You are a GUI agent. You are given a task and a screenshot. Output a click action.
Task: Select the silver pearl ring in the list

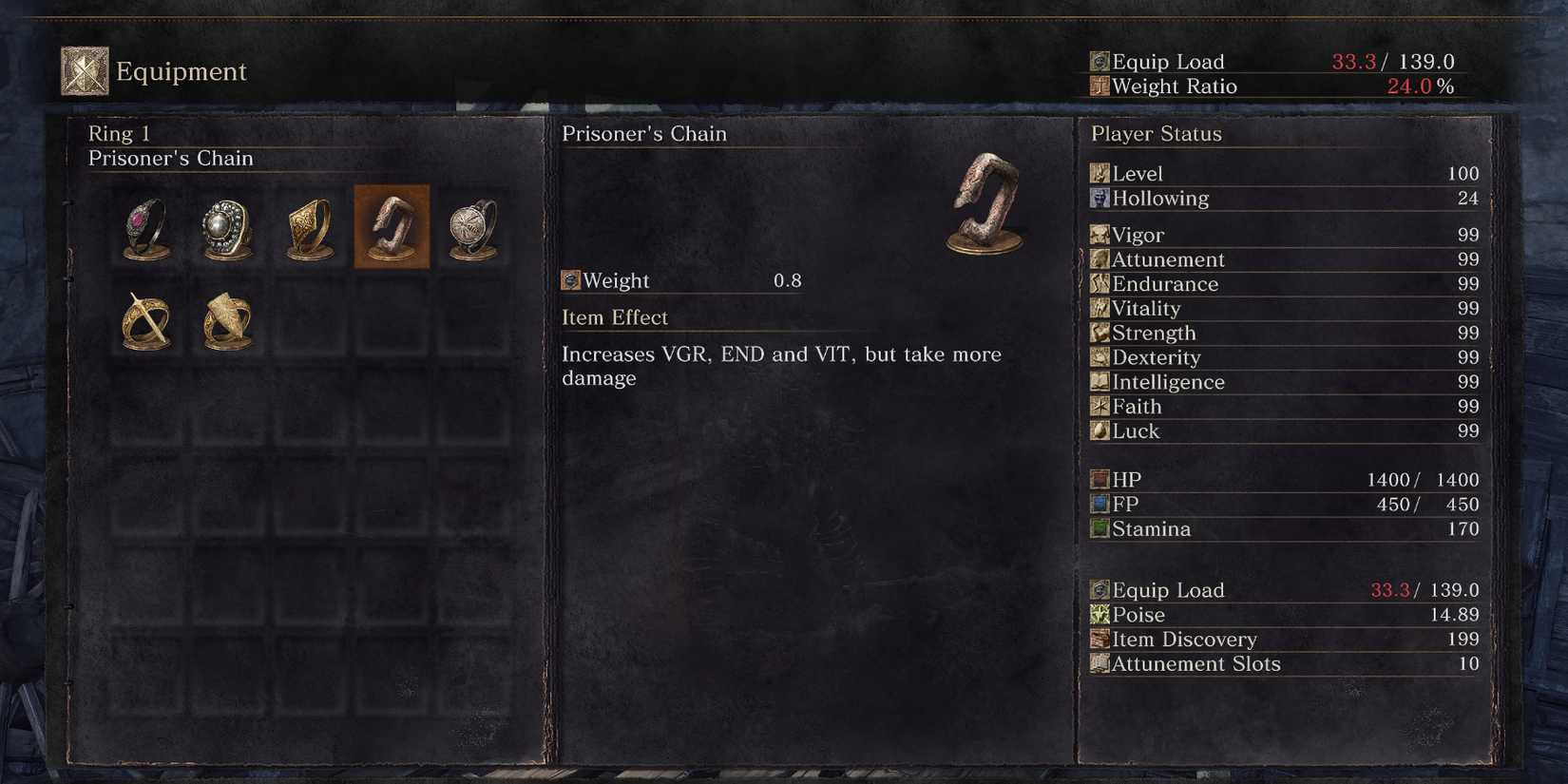click(x=225, y=228)
